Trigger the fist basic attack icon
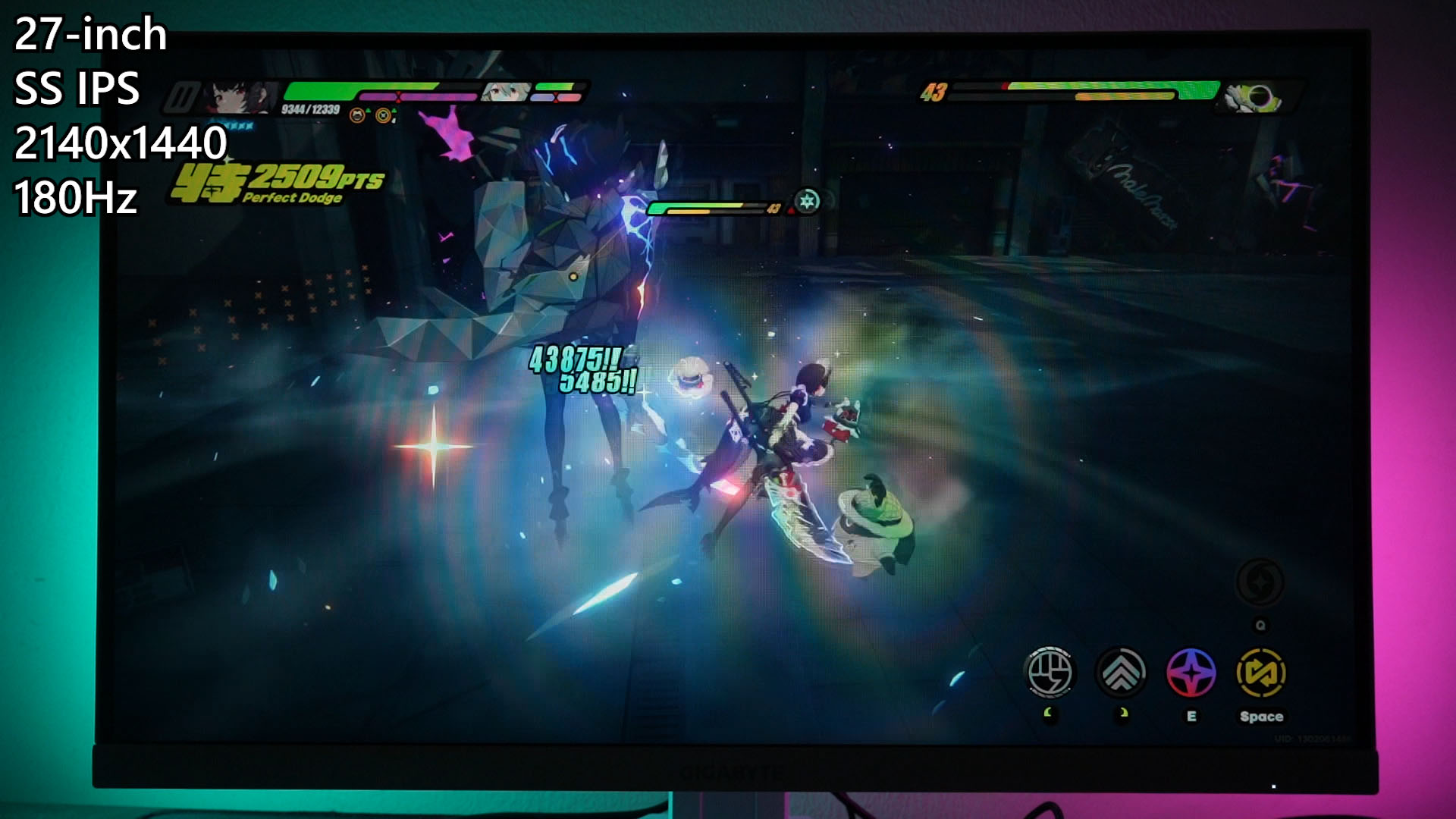The height and width of the screenshot is (819, 1456). point(1050,673)
